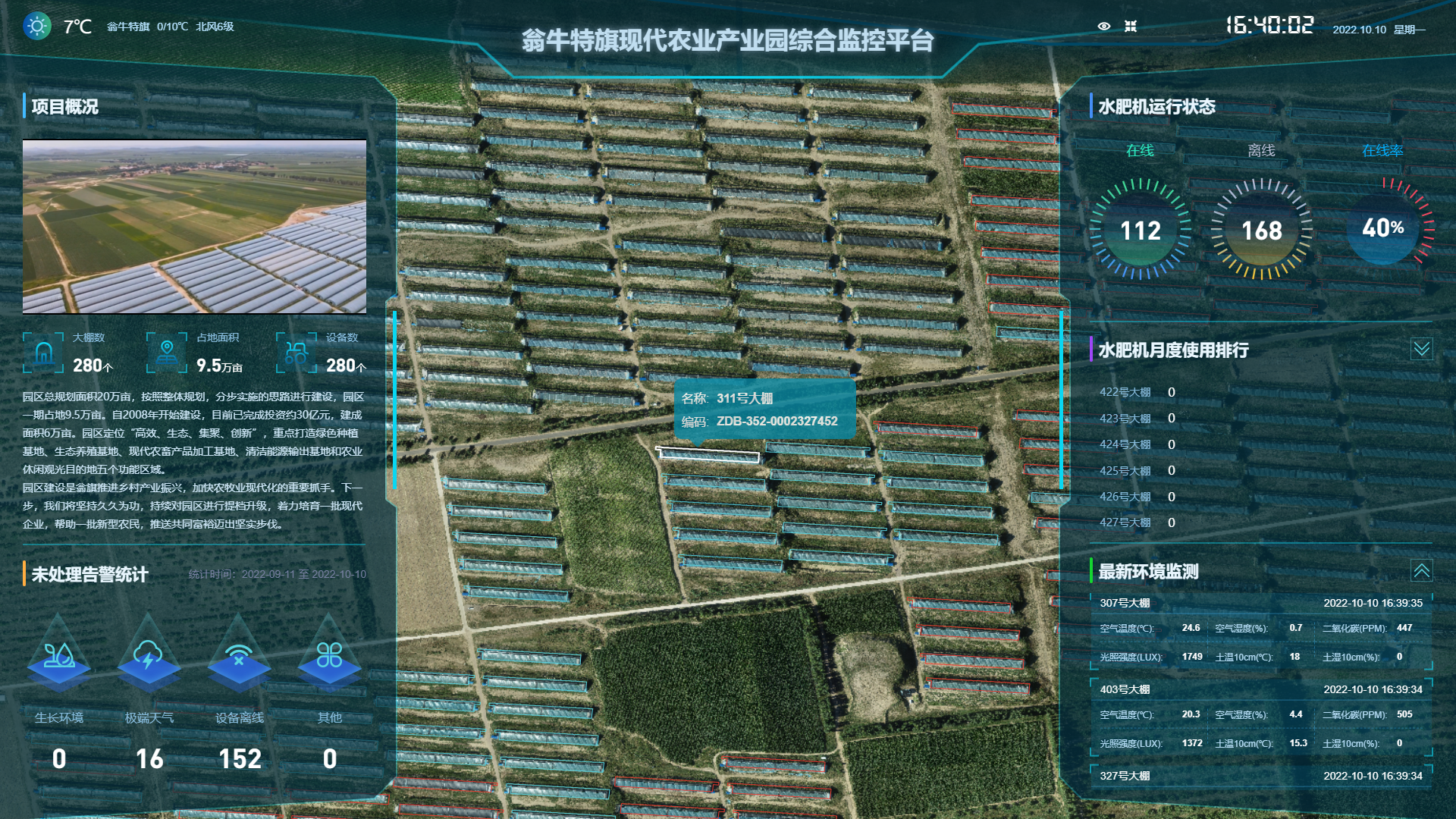Choose the 其他 alarm category icon
Screen dimensions: 1456x819
click(329, 654)
